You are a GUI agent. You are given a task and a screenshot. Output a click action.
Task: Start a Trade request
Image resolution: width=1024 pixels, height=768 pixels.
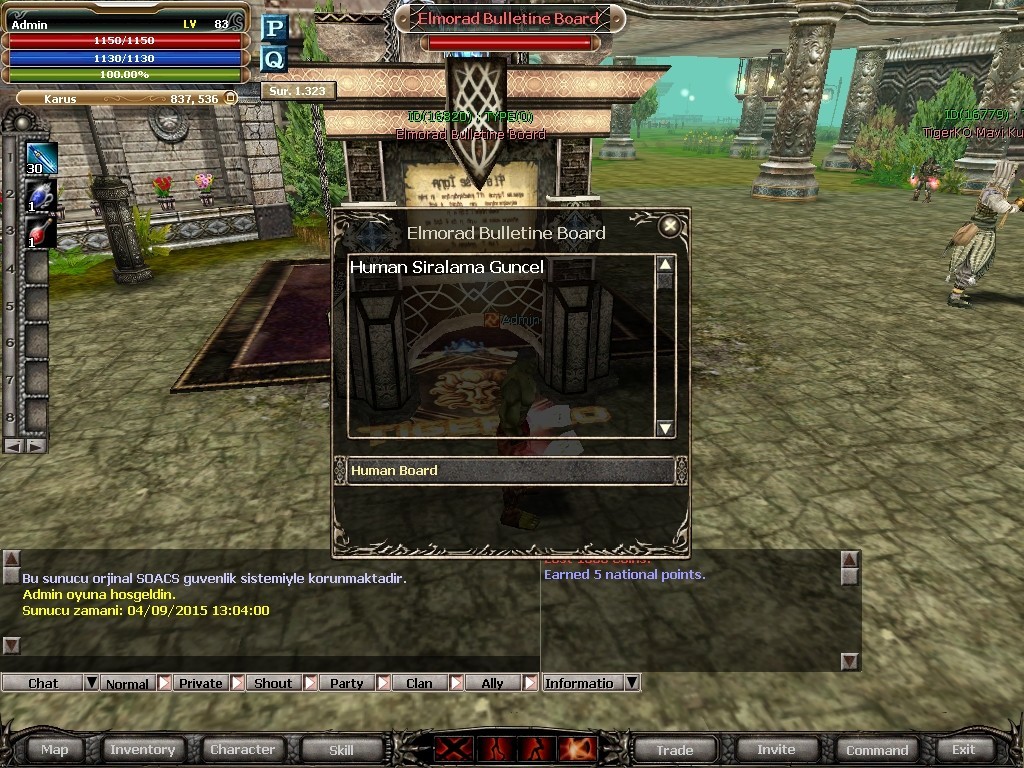click(x=674, y=750)
